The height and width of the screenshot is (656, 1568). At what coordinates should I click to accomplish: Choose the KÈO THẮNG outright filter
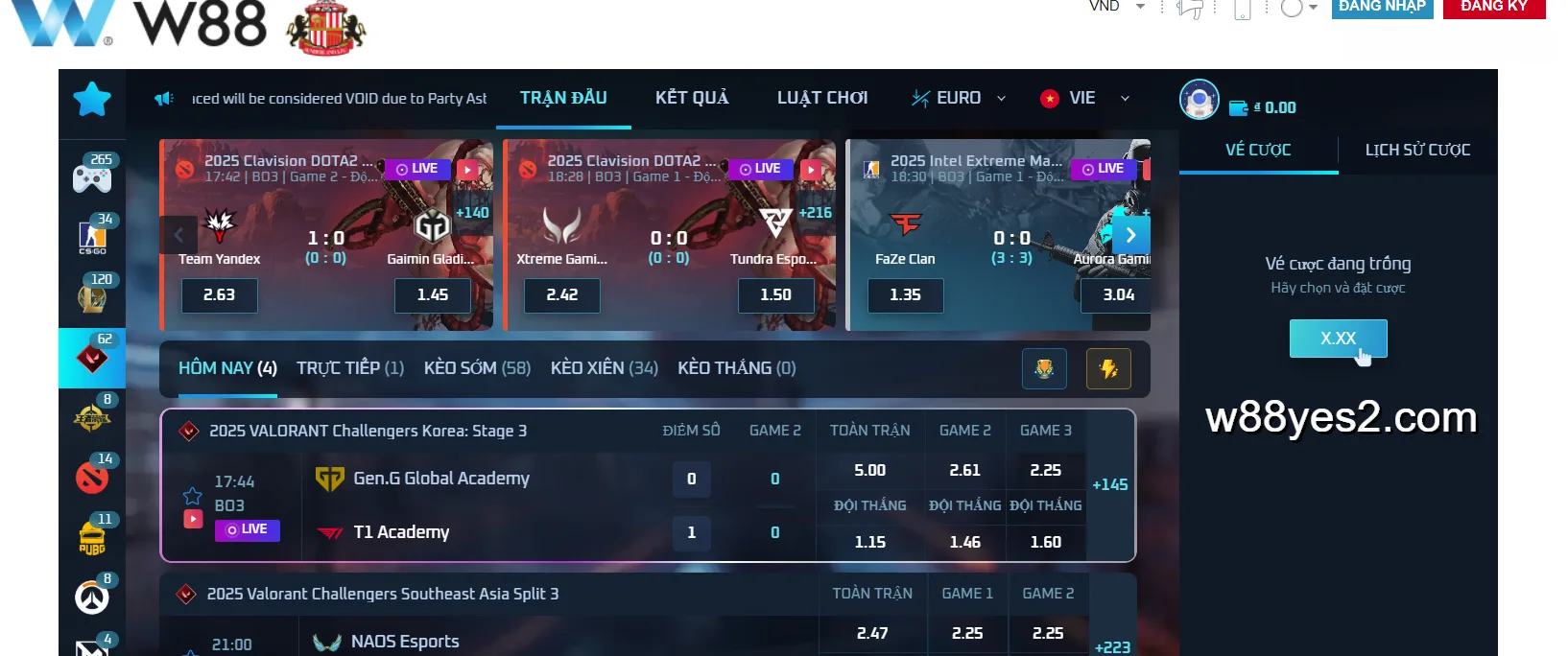point(736,368)
